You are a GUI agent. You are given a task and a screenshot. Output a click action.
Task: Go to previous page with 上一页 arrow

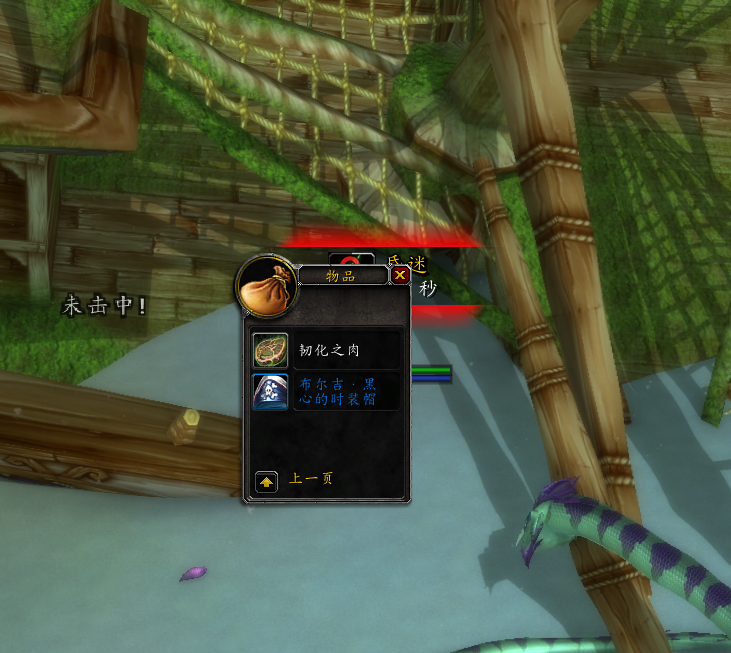(267, 481)
